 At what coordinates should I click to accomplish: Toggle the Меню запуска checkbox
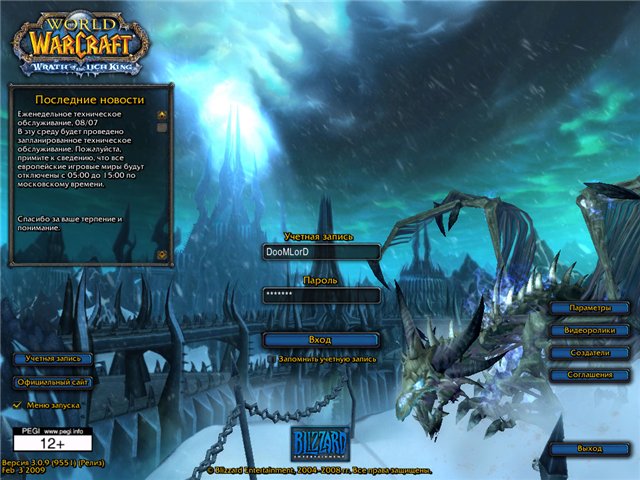click(x=16, y=405)
